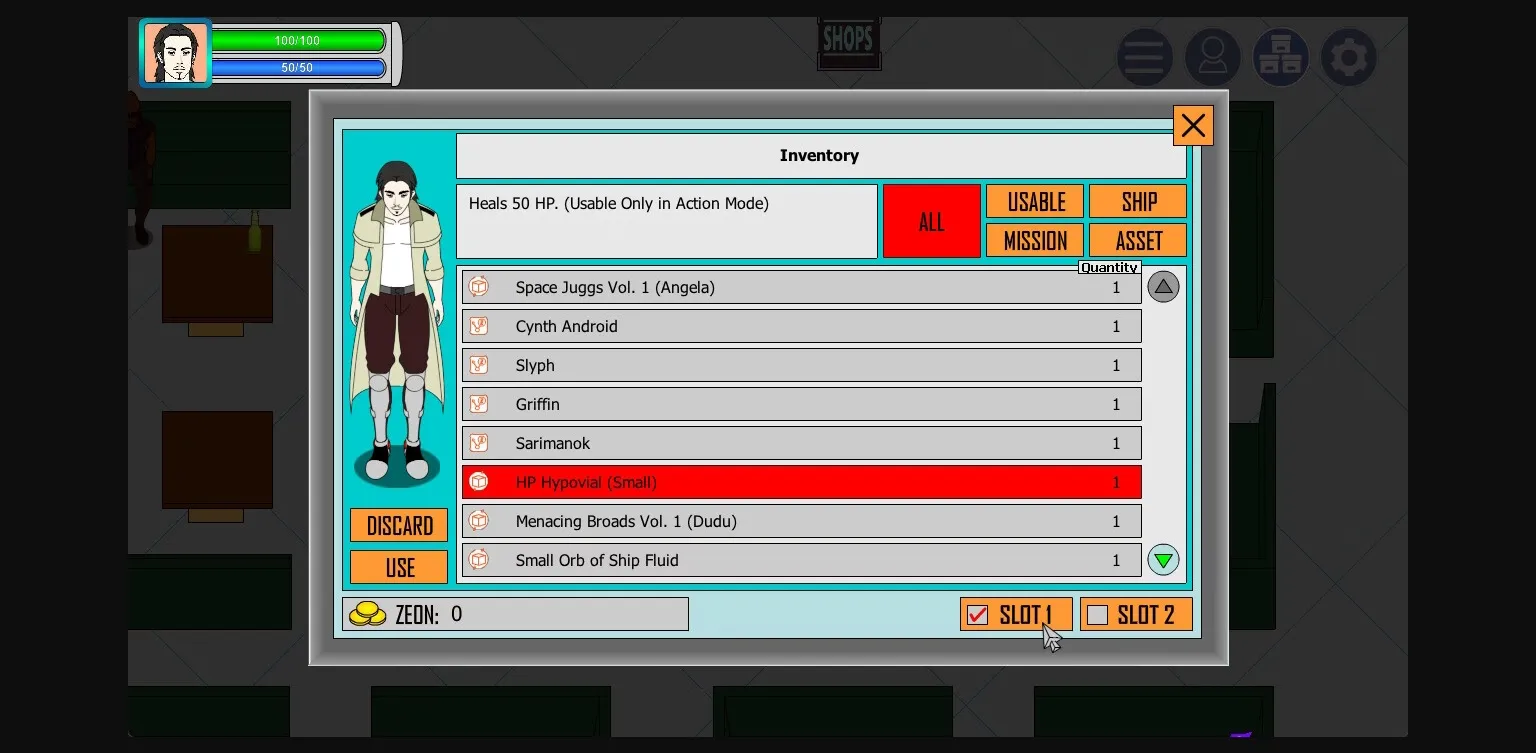Click the box icon beside HP Hypovial (Small)
Screen dimensions: 1536x753
click(x=479, y=481)
